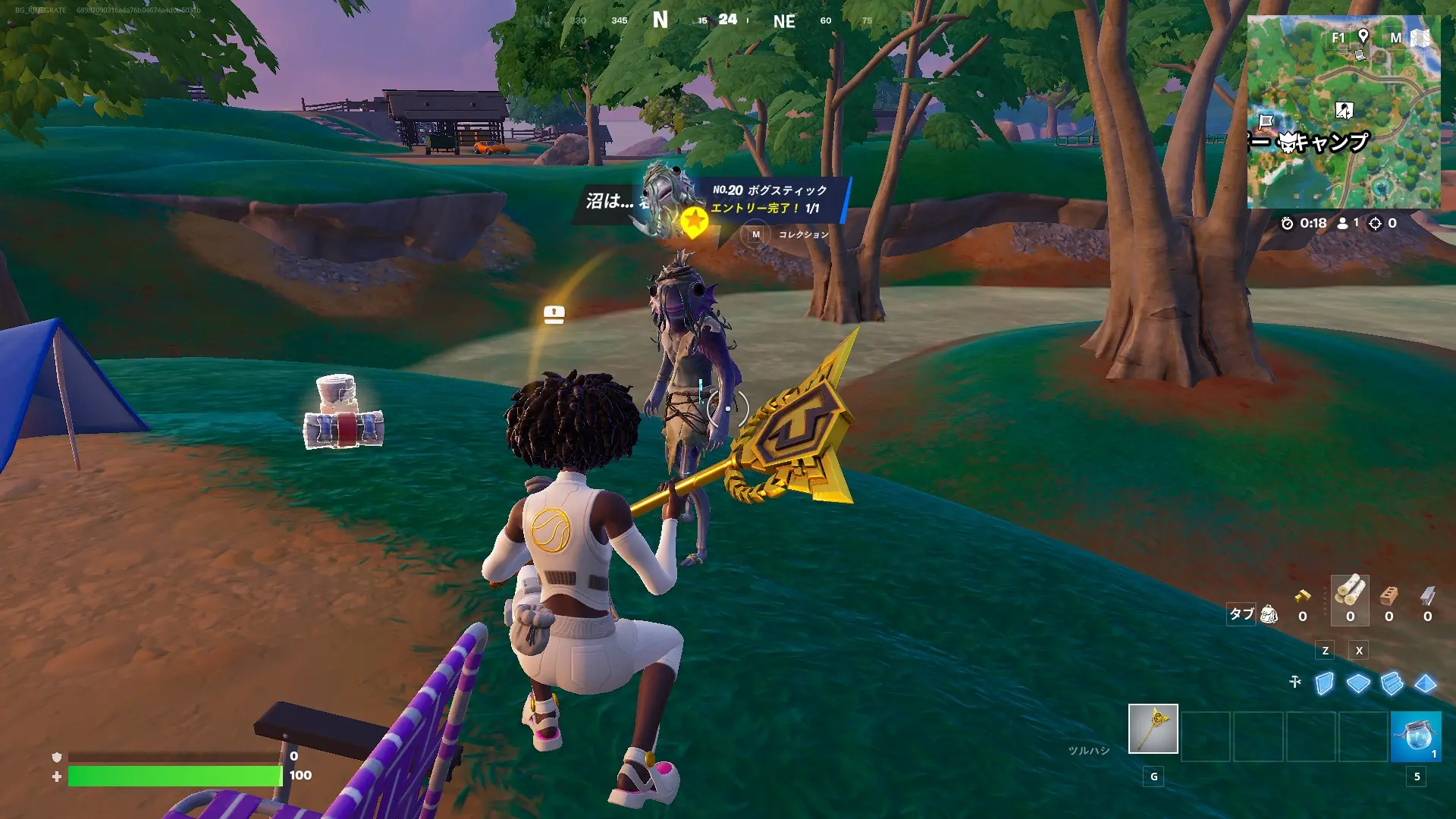
Task: Select the metal material icon
Action: click(1427, 595)
